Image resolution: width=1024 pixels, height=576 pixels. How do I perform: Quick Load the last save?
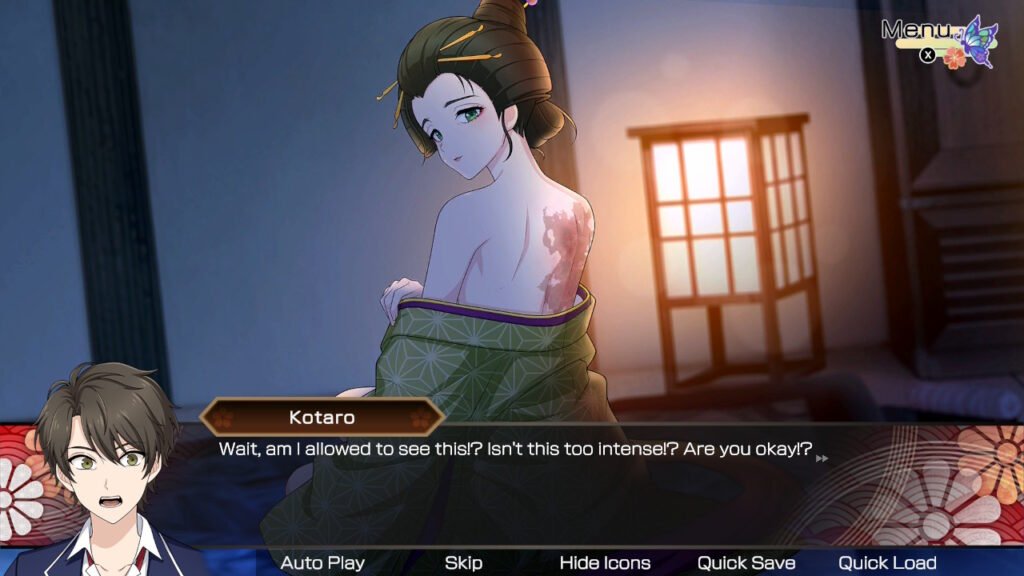pos(887,563)
